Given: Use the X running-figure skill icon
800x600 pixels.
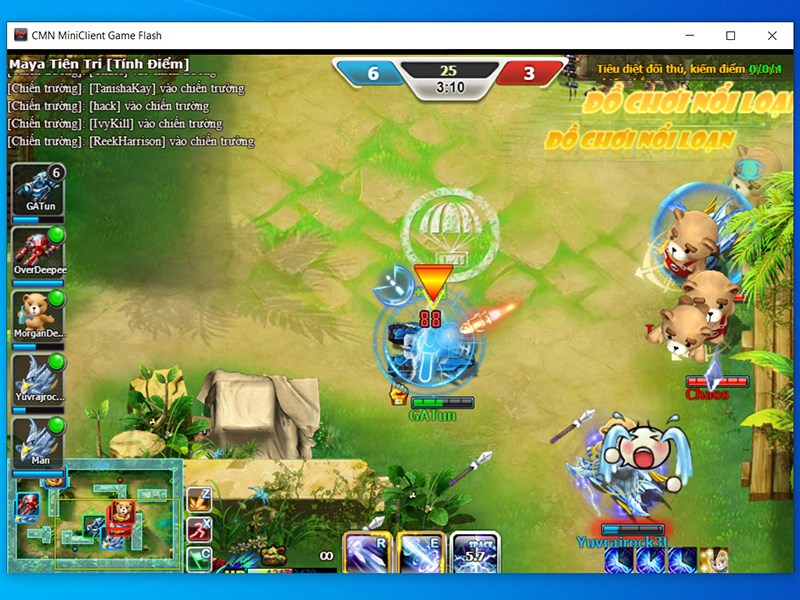Looking at the screenshot, I should [x=199, y=528].
